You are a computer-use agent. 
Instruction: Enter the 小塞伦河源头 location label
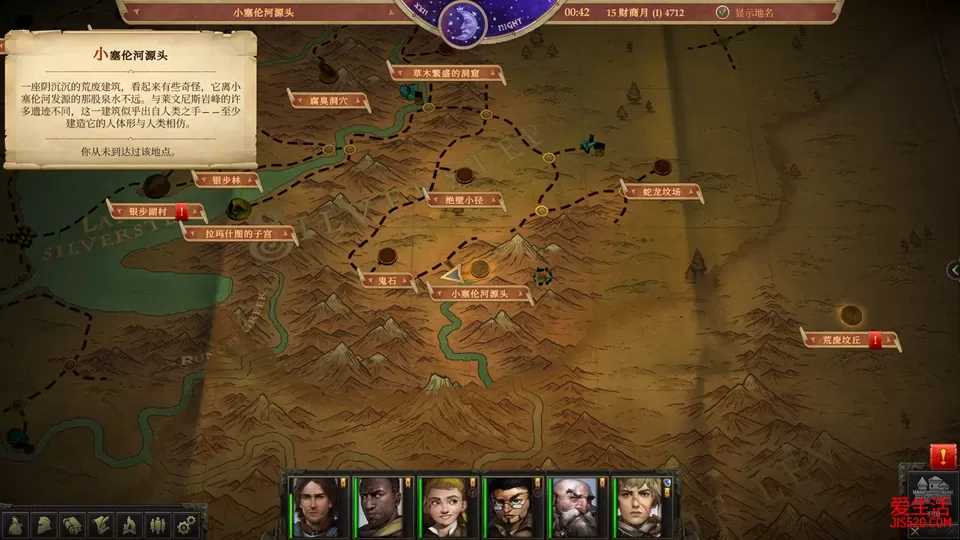pyautogui.click(x=481, y=293)
